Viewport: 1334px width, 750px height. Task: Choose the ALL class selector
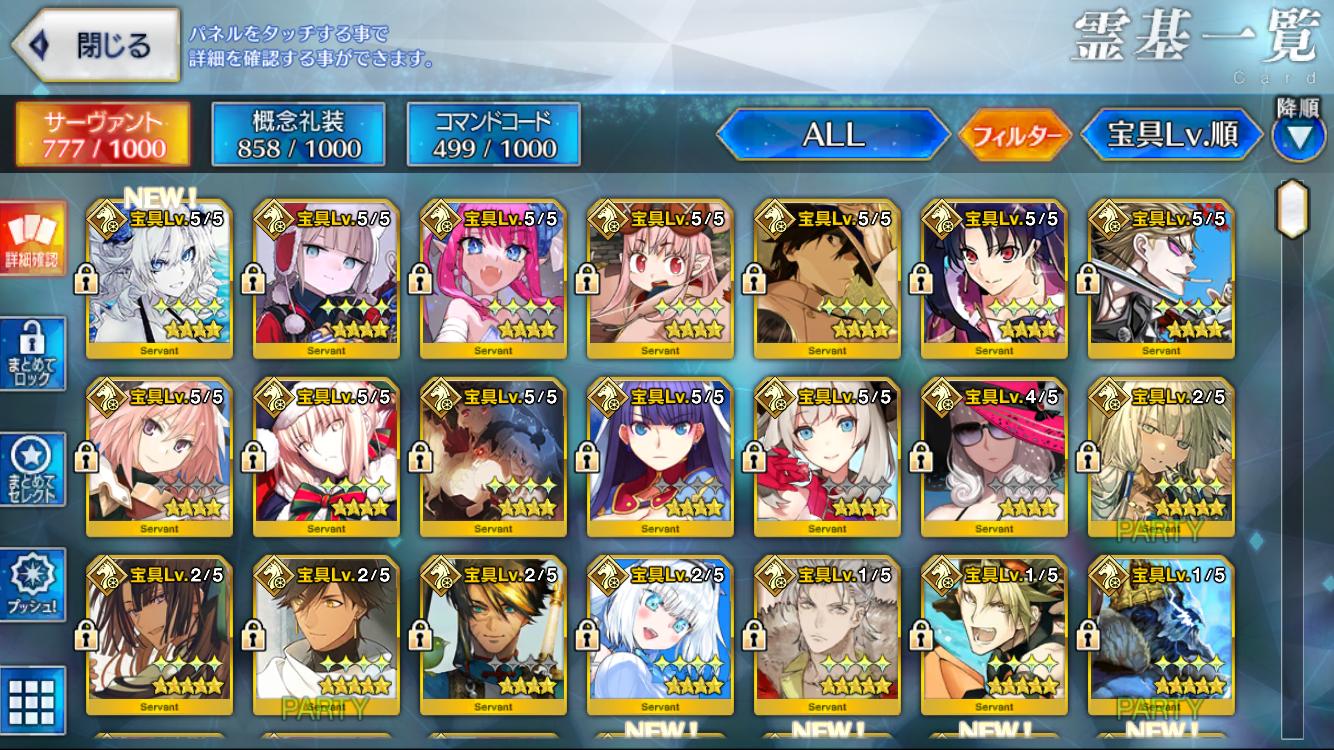tap(833, 135)
